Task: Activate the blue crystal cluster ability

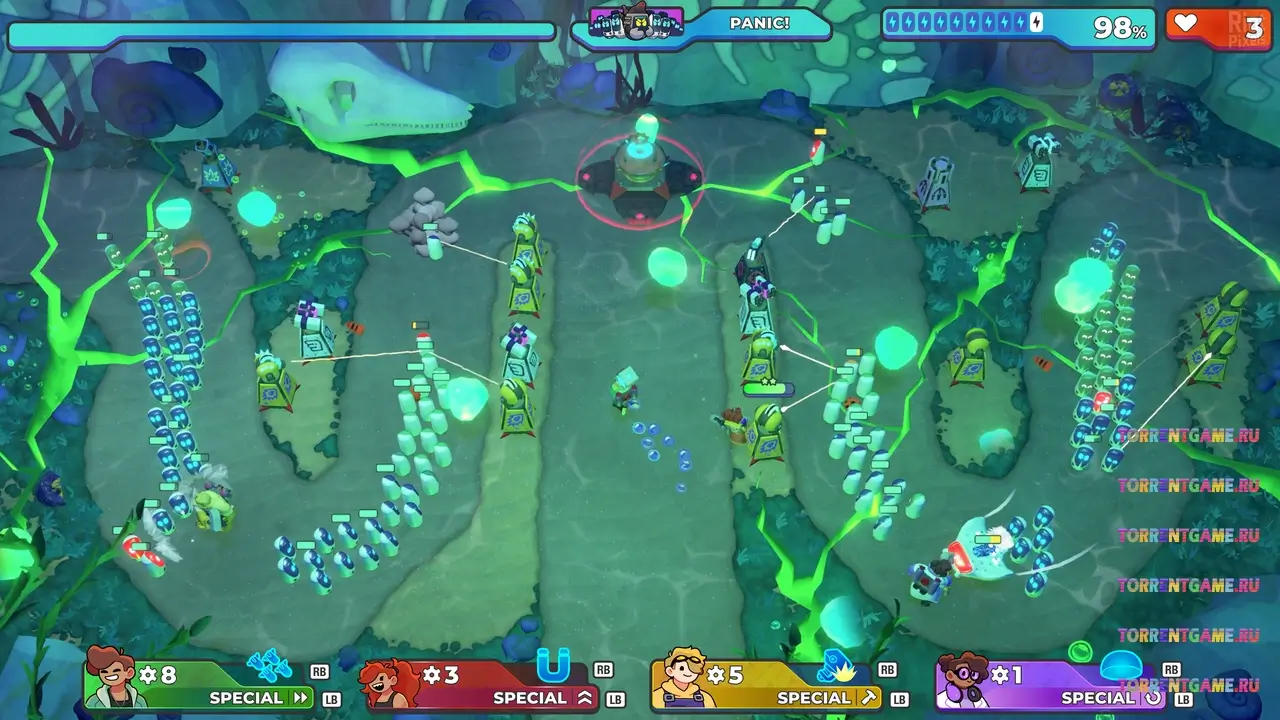Action: tap(268, 664)
